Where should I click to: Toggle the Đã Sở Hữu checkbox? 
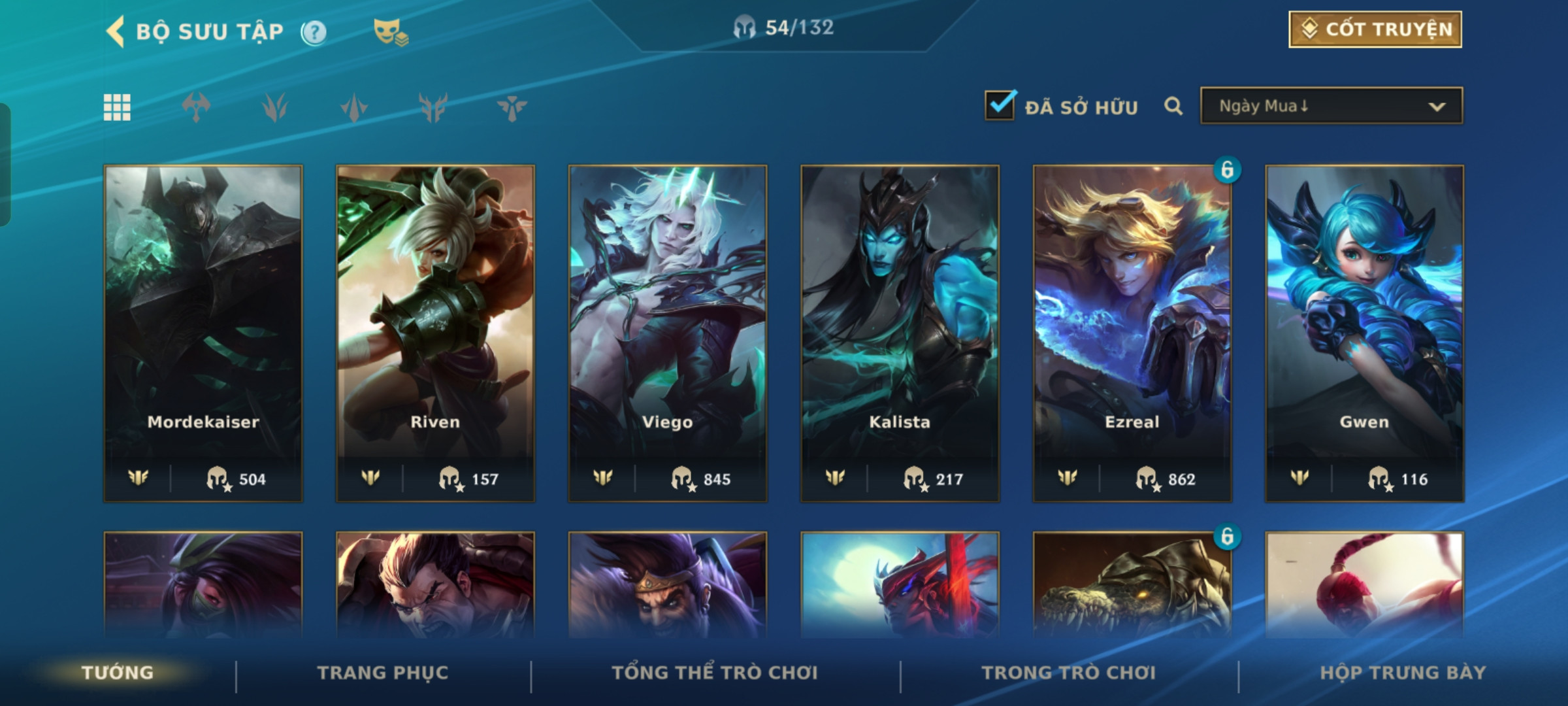tap(1000, 106)
